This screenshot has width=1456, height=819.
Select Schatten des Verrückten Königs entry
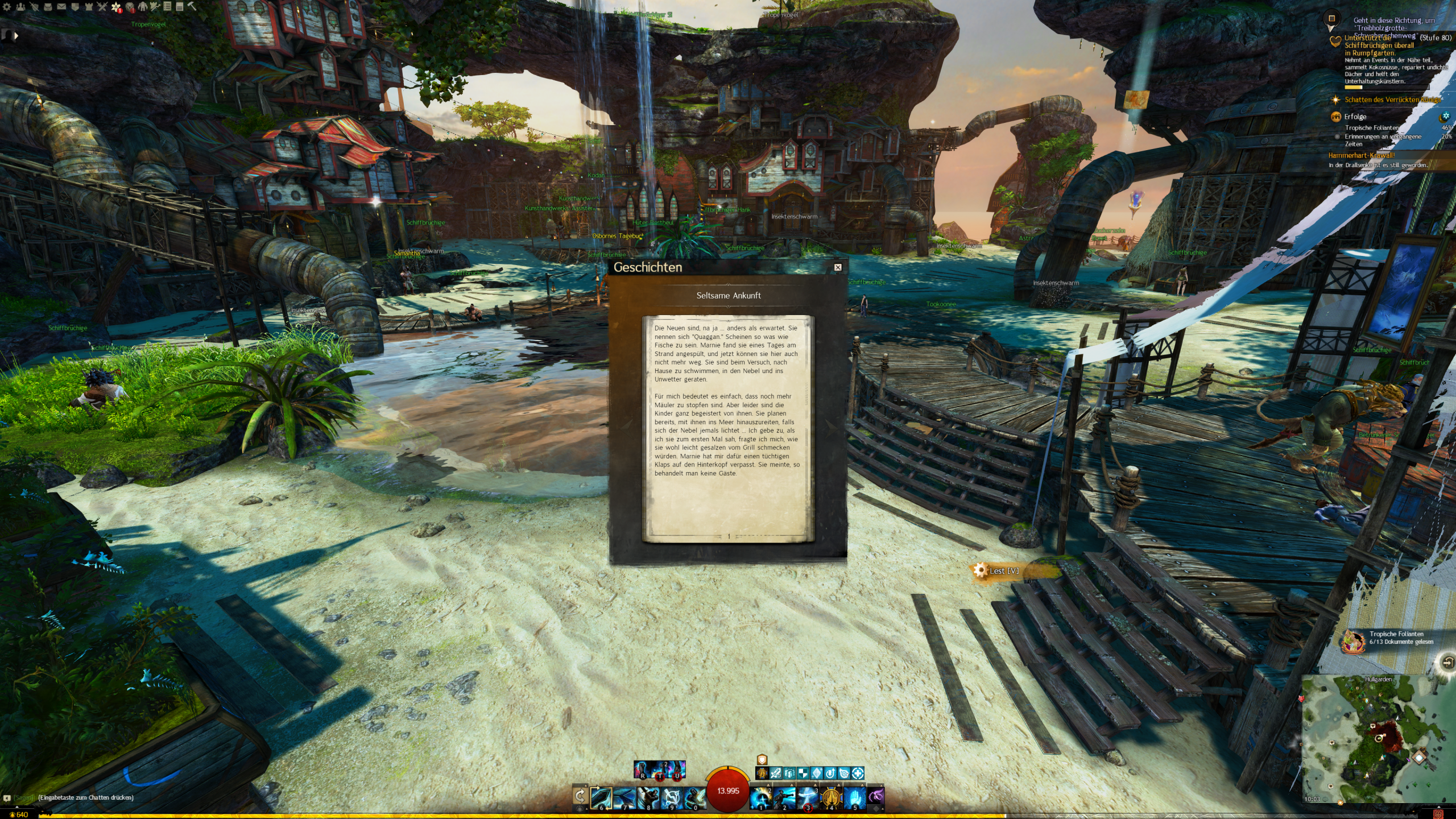[1388, 100]
